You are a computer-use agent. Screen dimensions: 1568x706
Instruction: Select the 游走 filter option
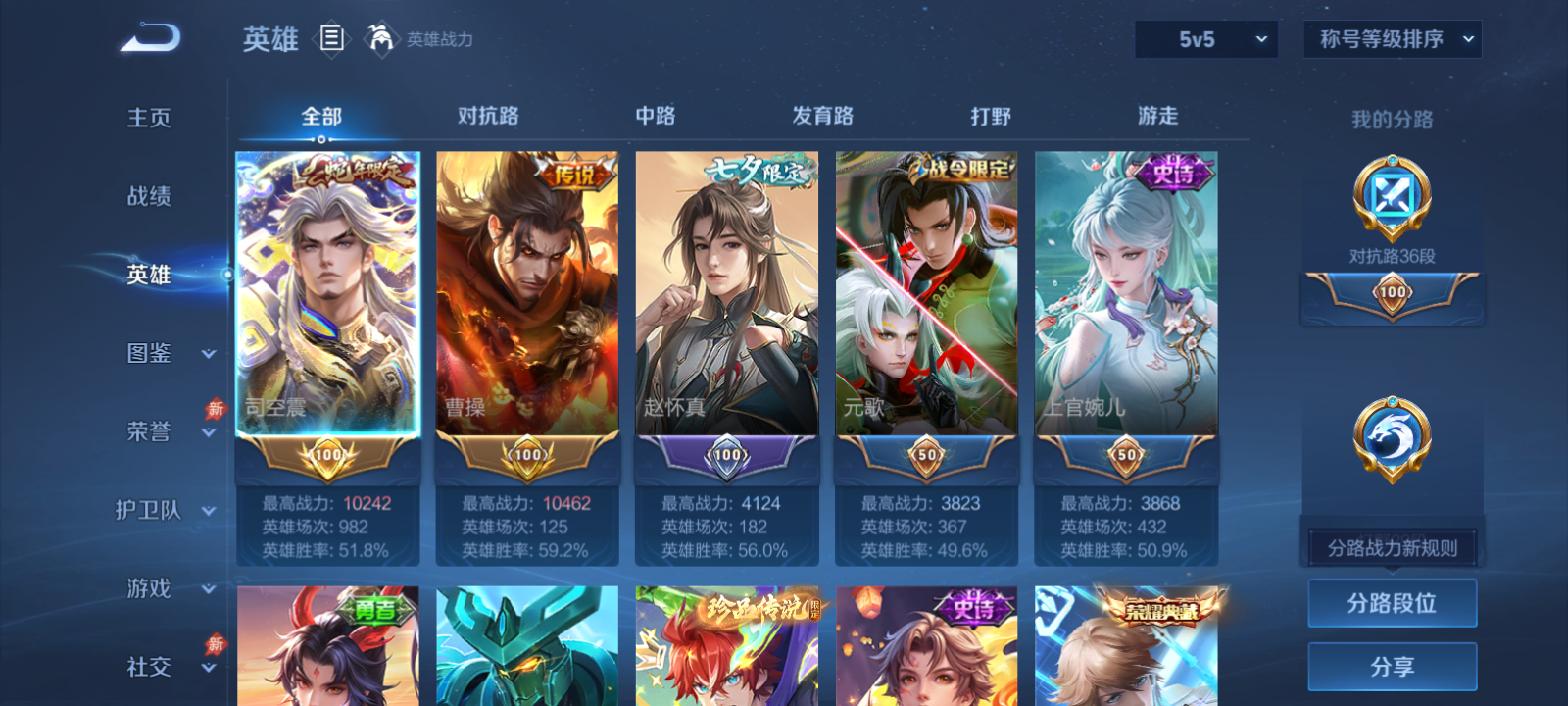(1160, 116)
